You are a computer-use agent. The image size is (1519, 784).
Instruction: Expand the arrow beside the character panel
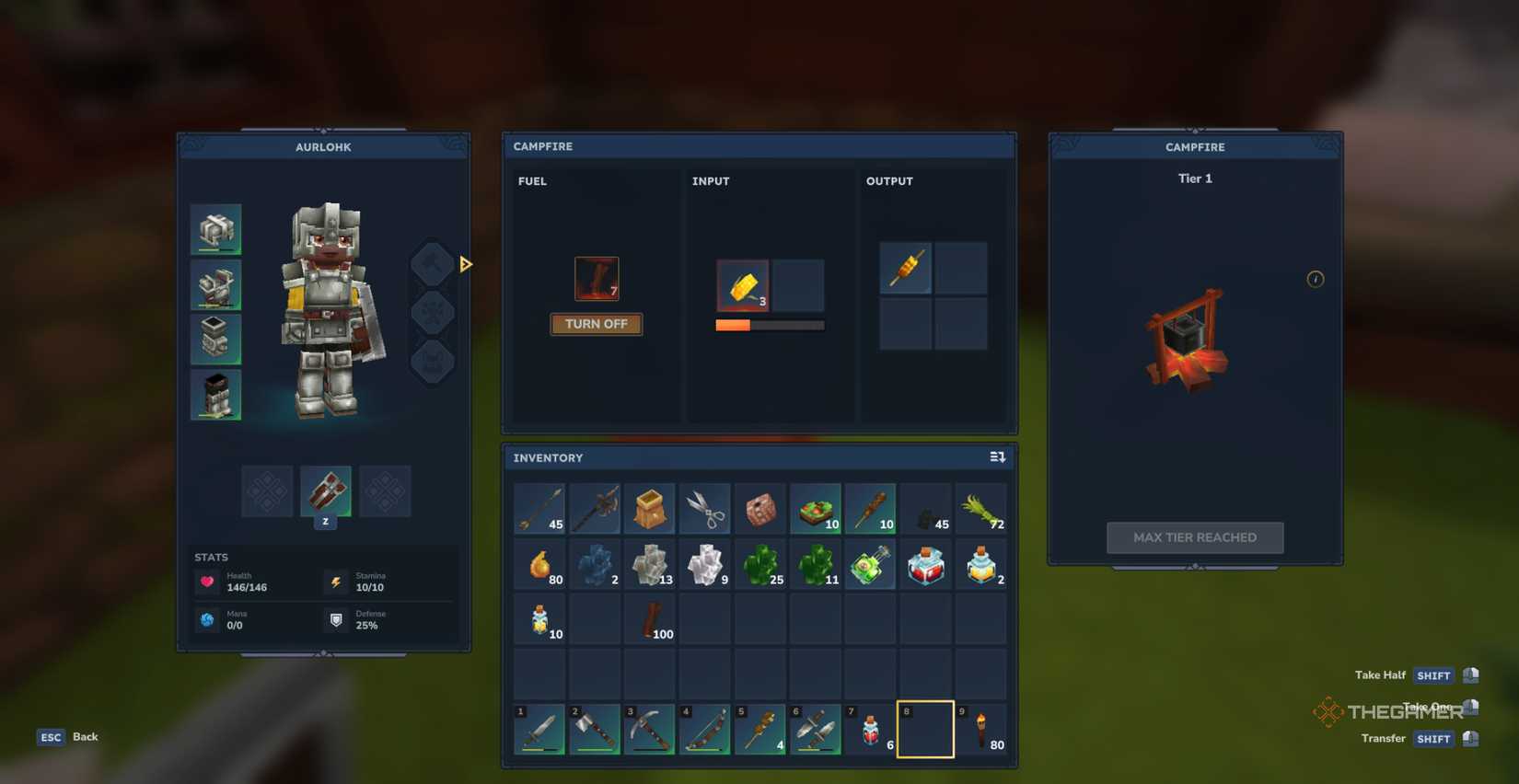pos(465,263)
